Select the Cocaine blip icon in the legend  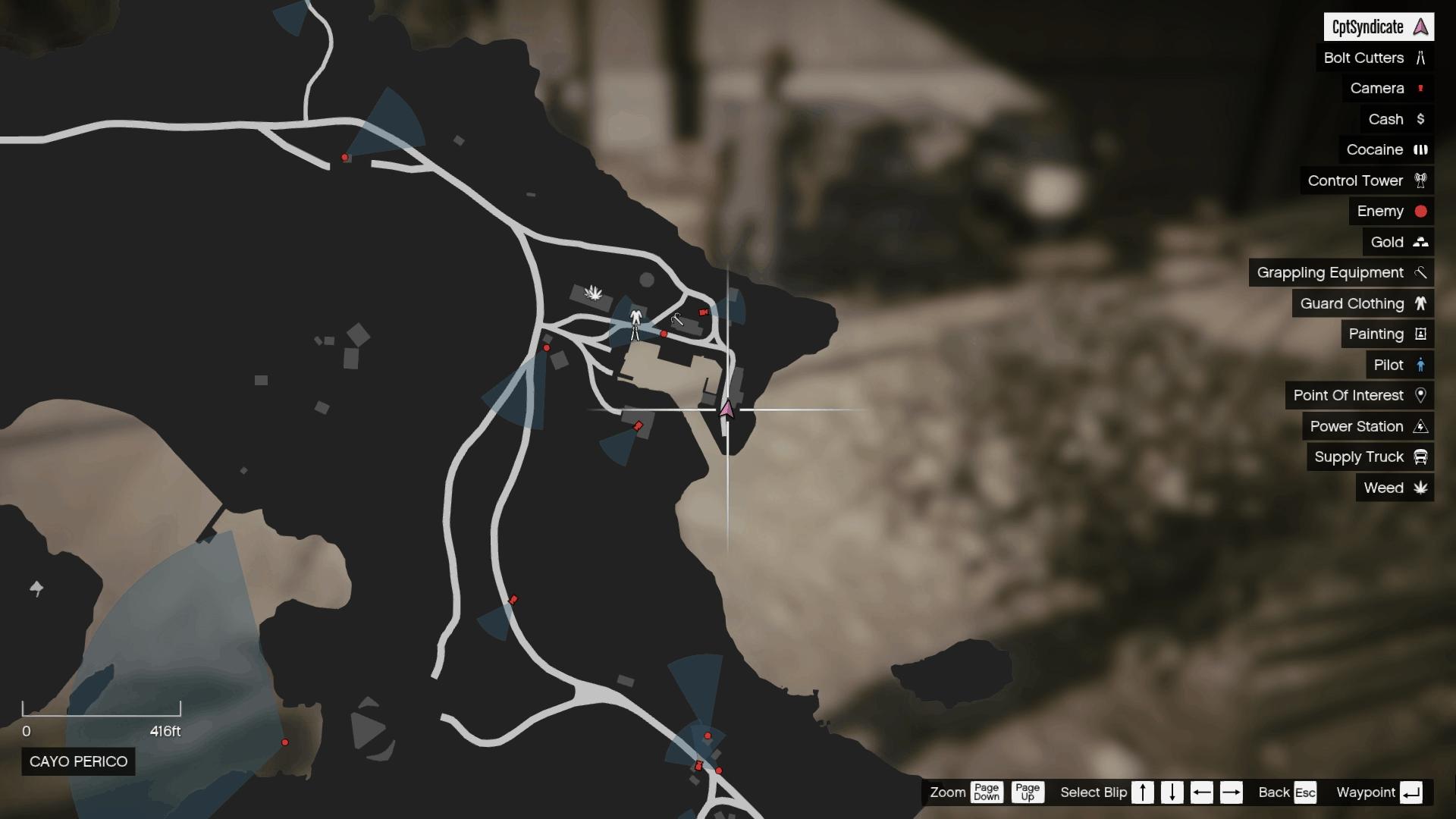click(x=1420, y=149)
